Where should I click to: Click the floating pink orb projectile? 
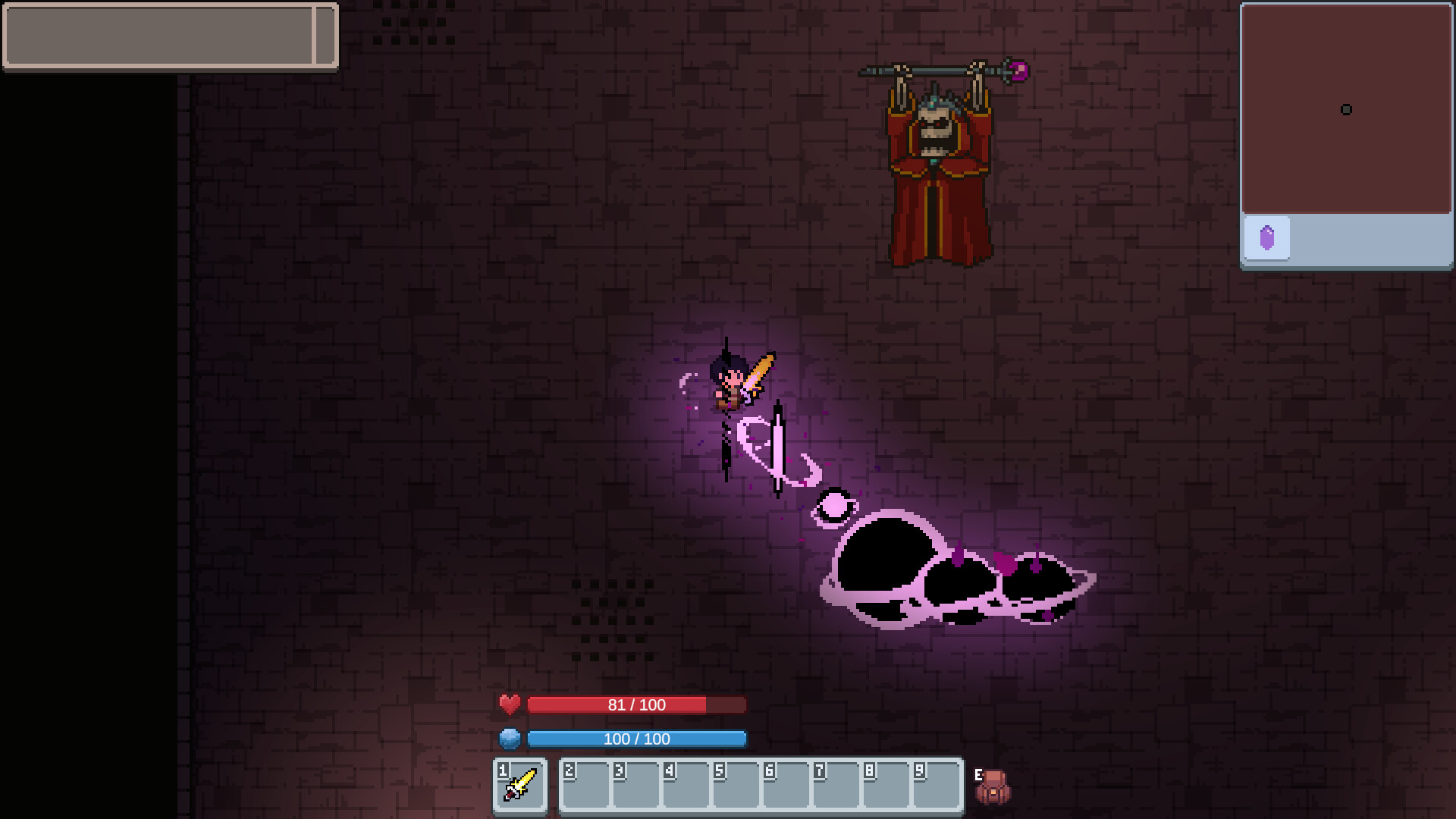pyautogui.click(x=834, y=504)
